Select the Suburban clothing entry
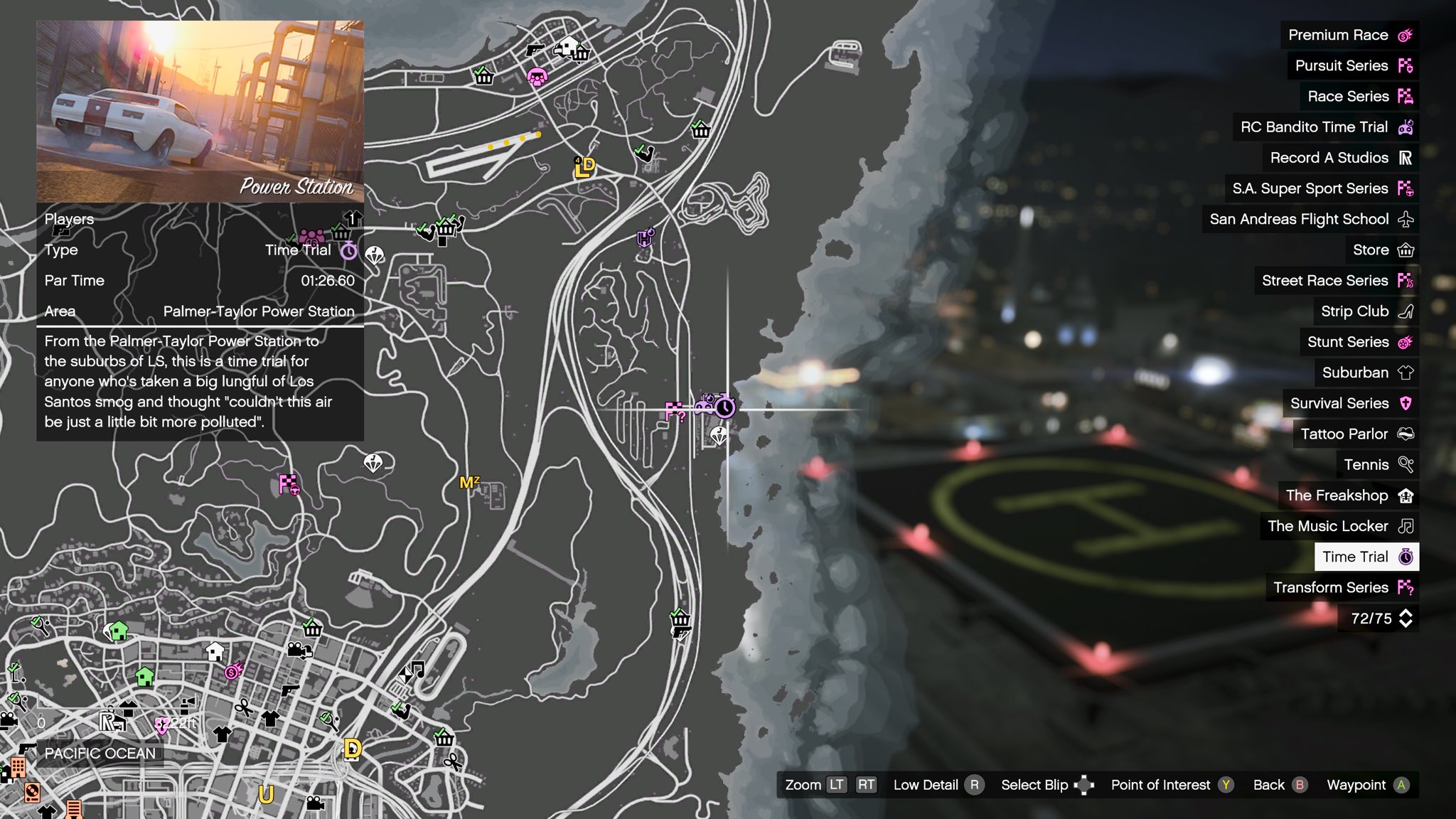 pos(1366,373)
